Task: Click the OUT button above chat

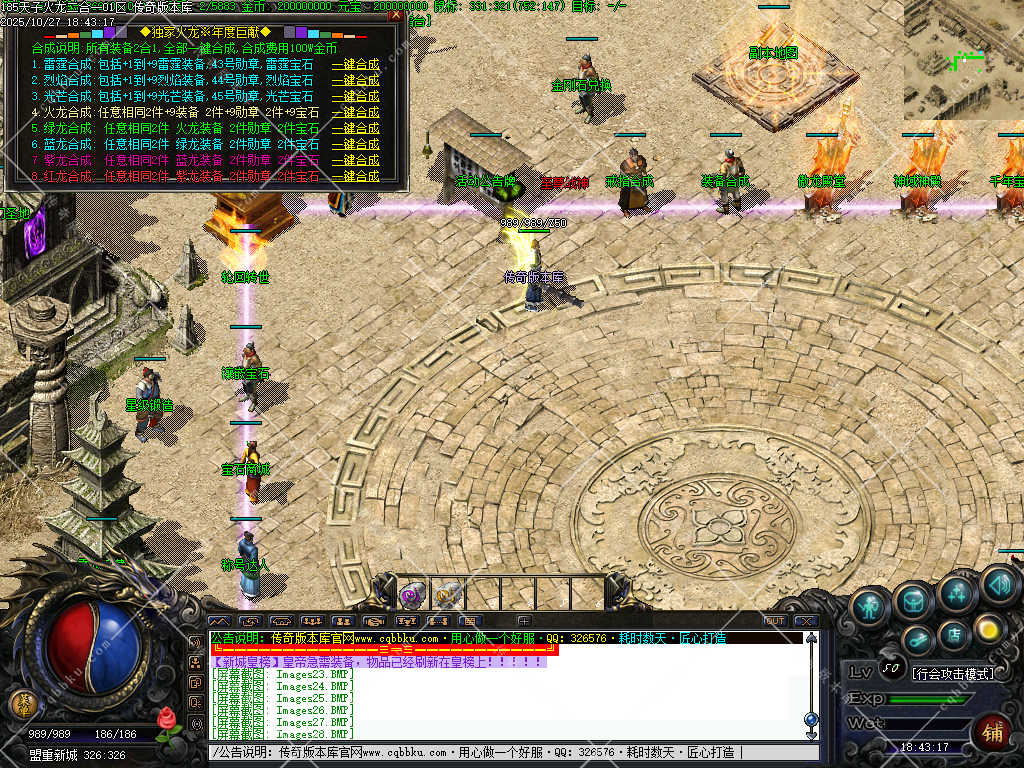Action: (x=775, y=621)
